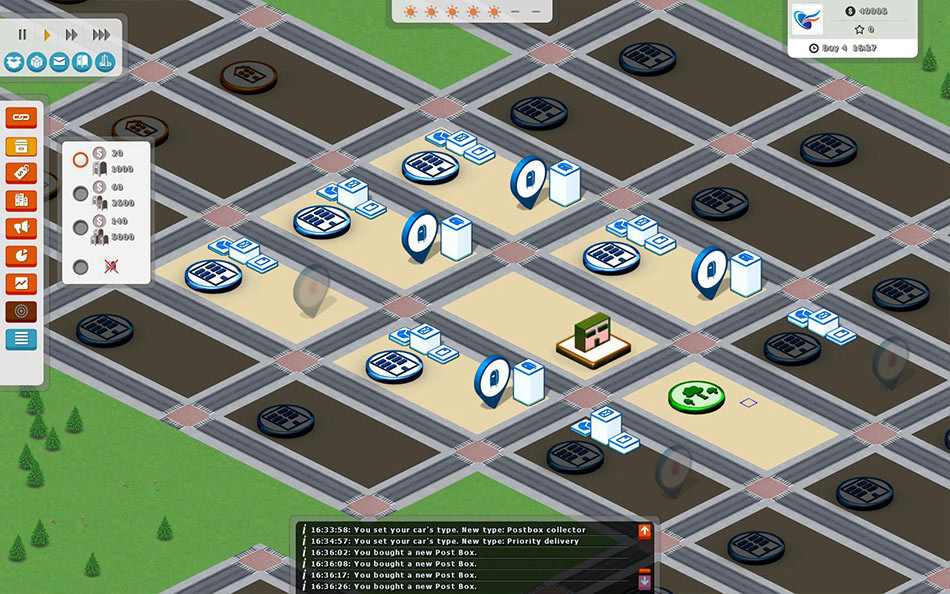Select the remove postbox option
The height and width of the screenshot is (594, 950).
[81, 267]
